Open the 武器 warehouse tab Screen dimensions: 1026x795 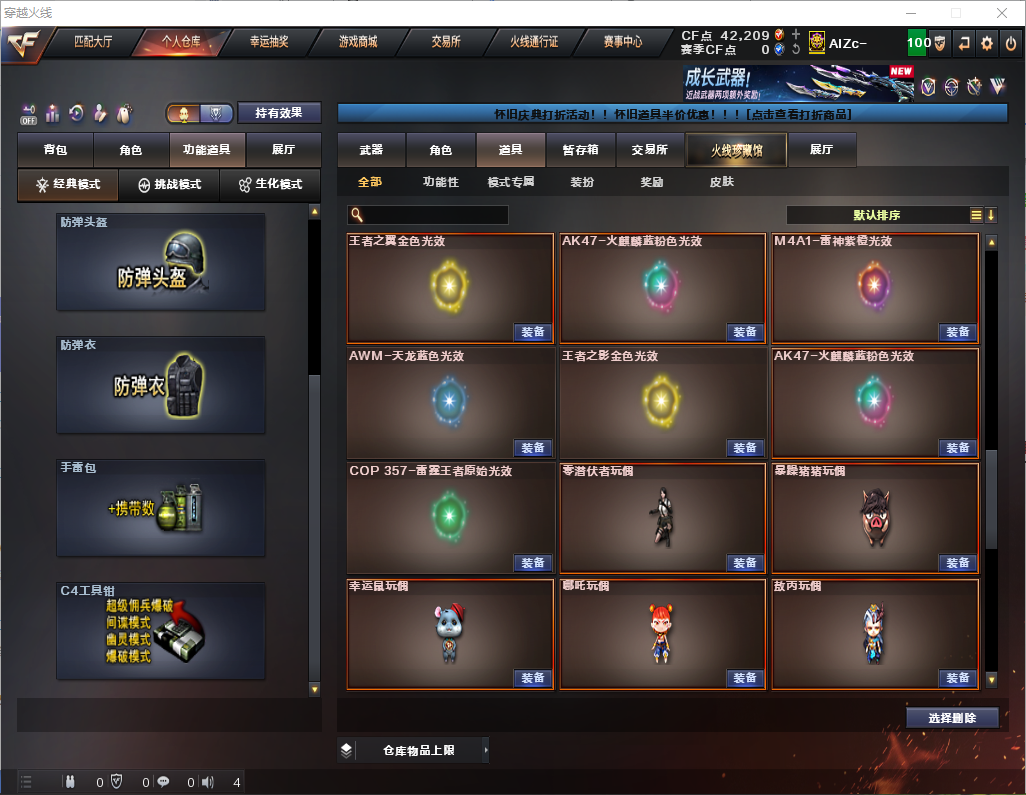pyautogui.click(x=371, y=150)
